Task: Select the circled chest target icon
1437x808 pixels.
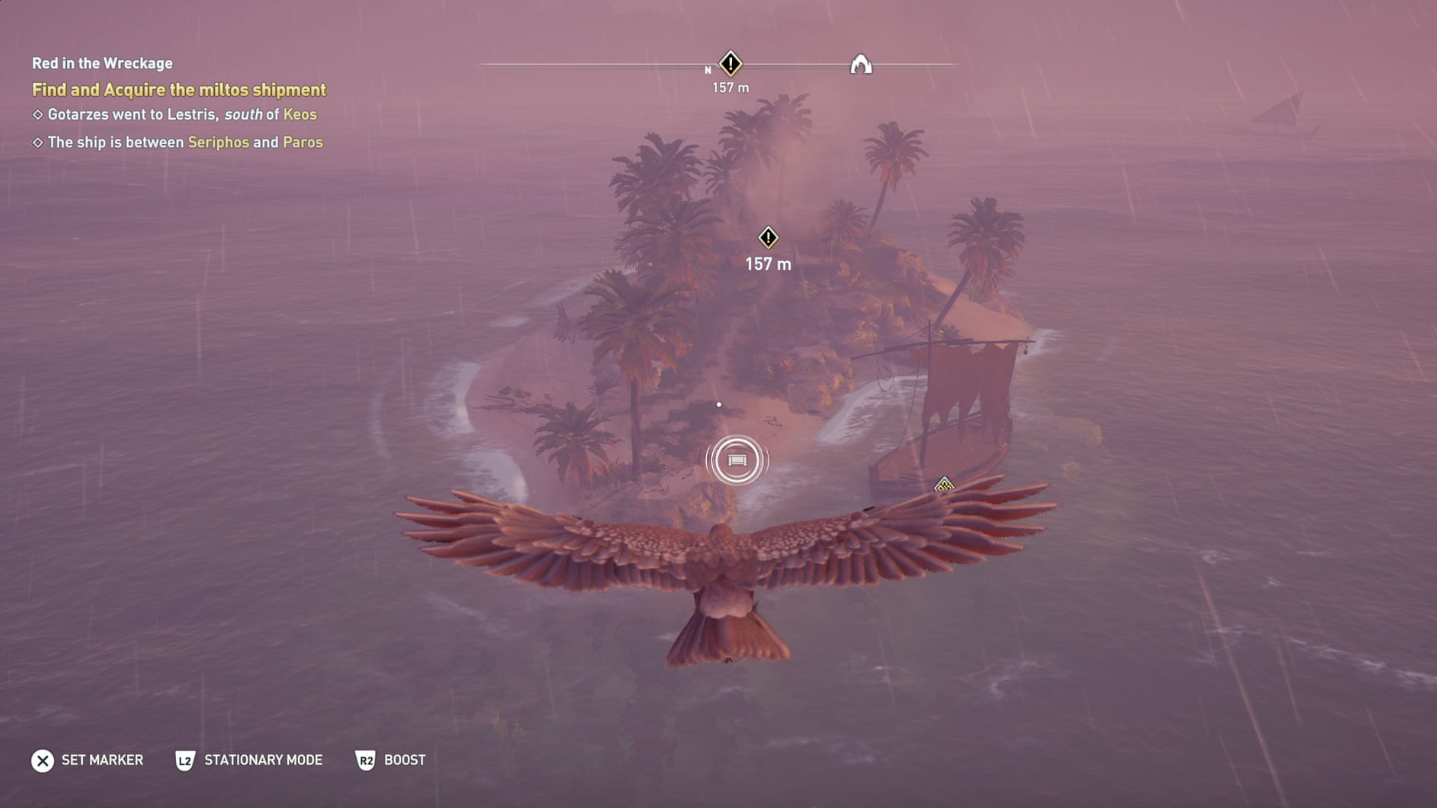Action: pyautogui.click(x=737, y=460)
